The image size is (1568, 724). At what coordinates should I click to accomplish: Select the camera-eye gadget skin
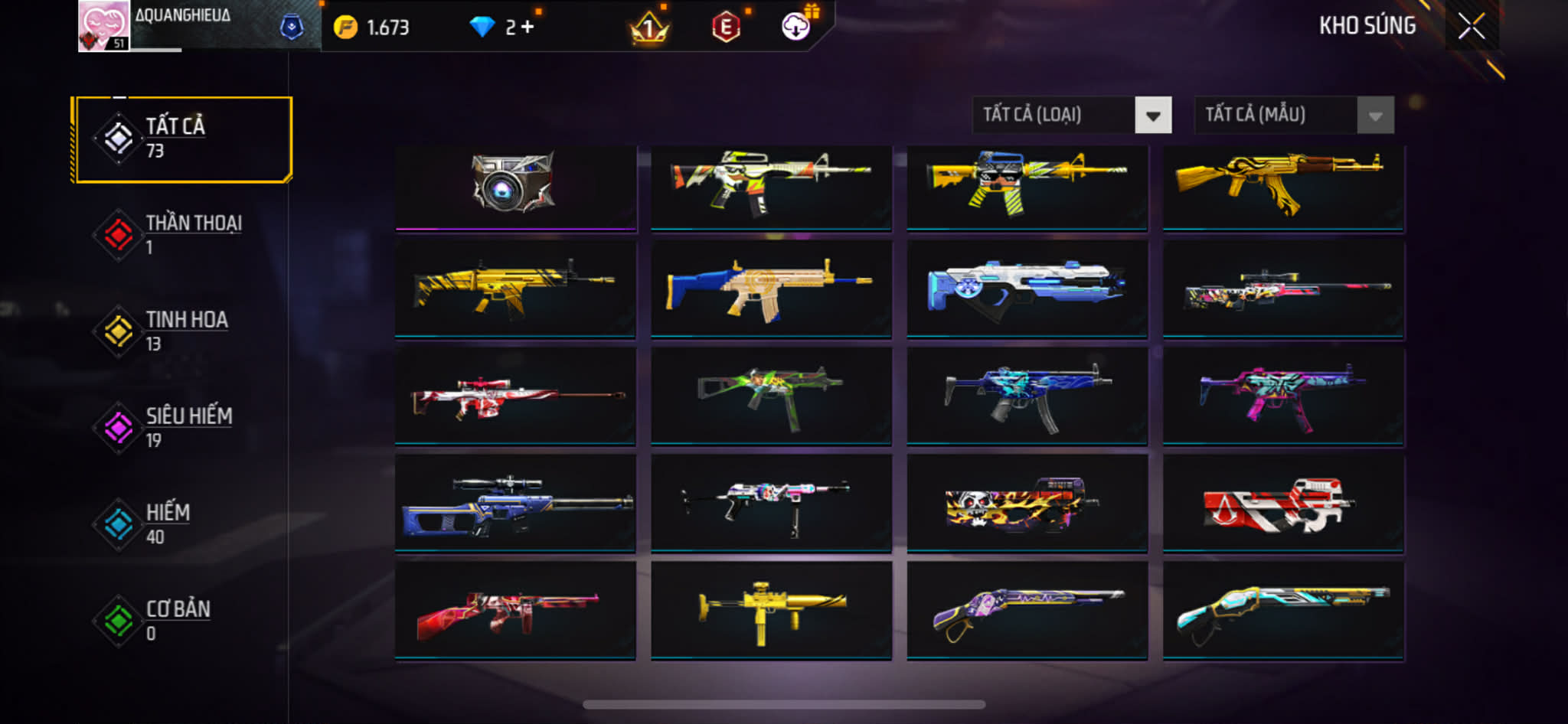pos(515,186)
